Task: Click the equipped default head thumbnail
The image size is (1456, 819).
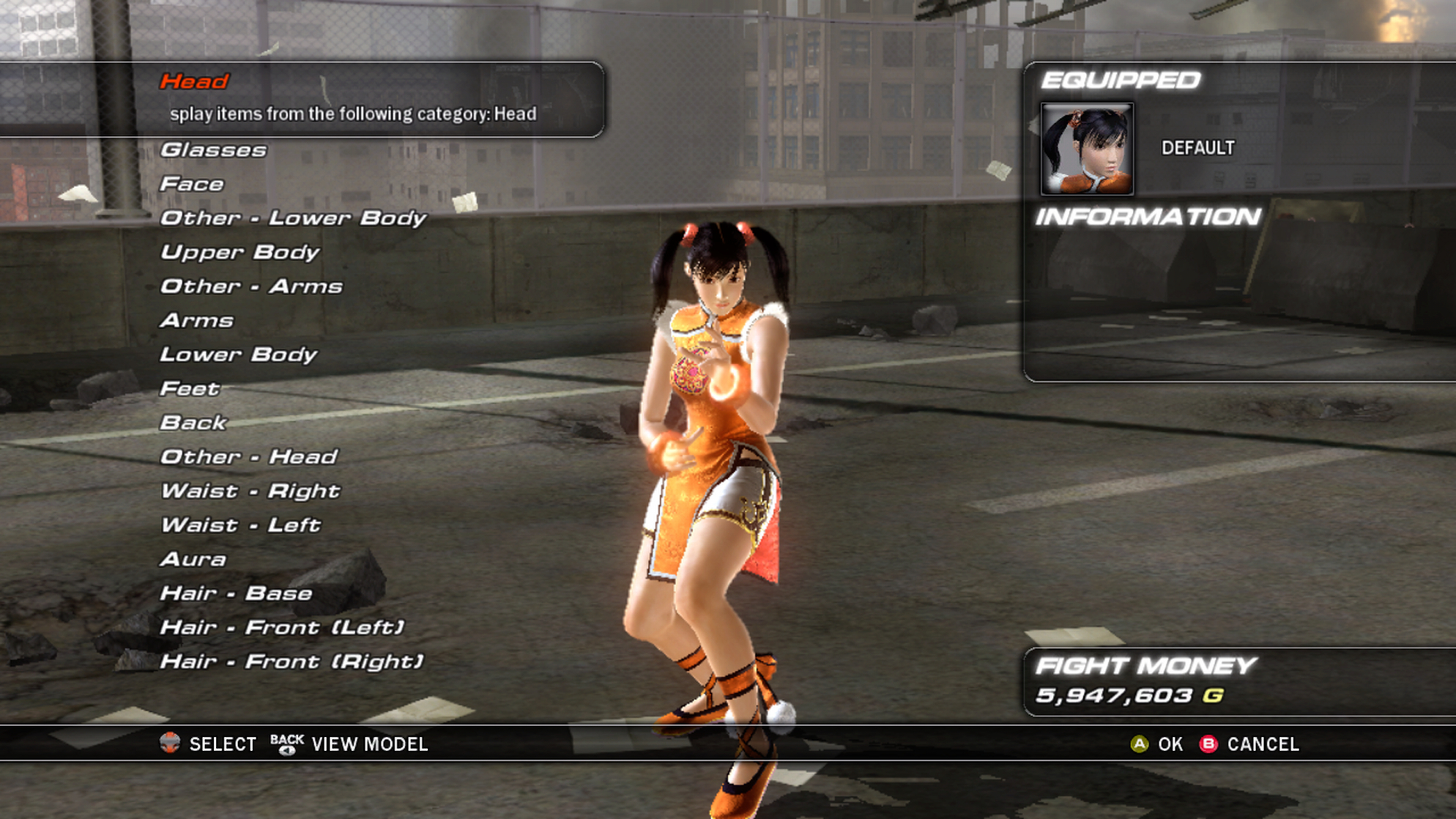Action: pyautogui.click(x=1087, y=149)
